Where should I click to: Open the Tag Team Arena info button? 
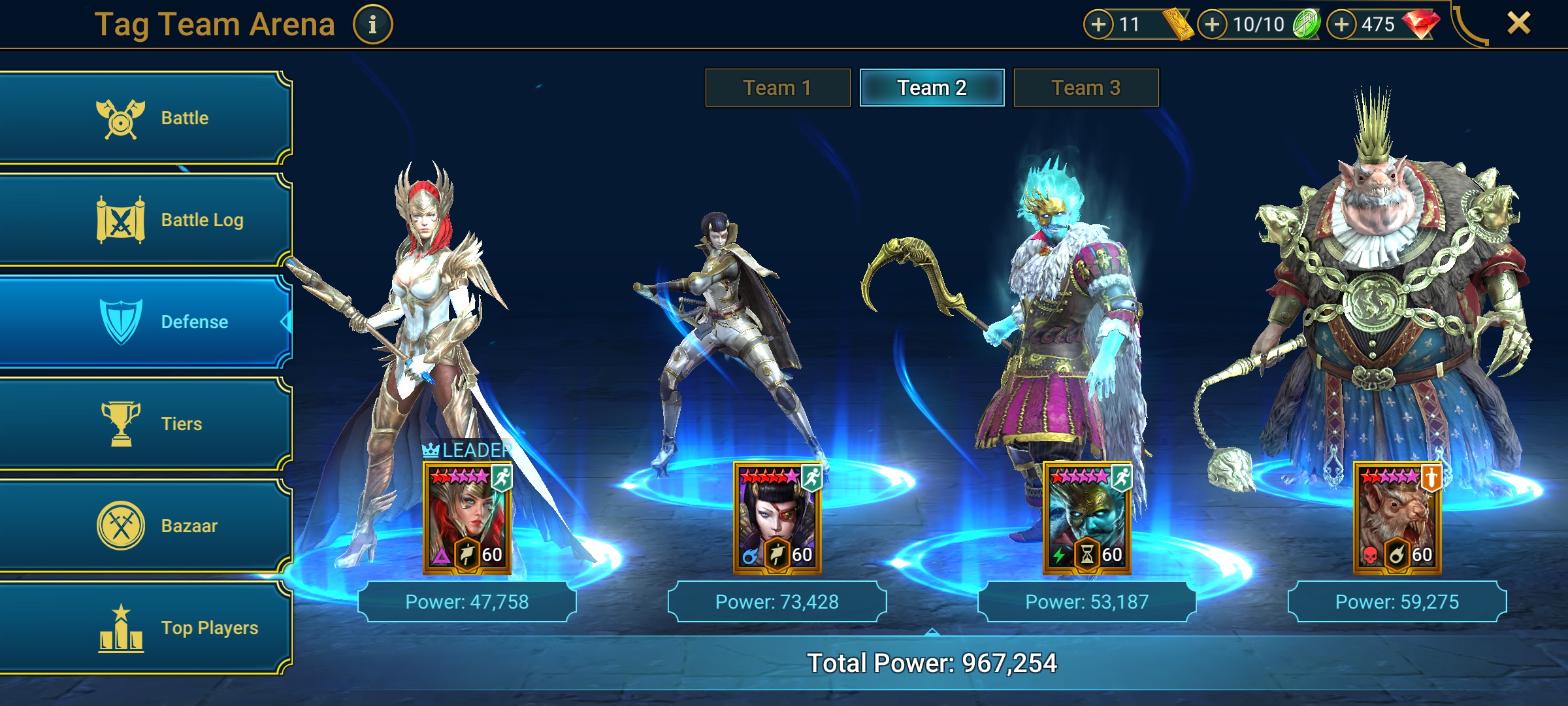[372, 25]
